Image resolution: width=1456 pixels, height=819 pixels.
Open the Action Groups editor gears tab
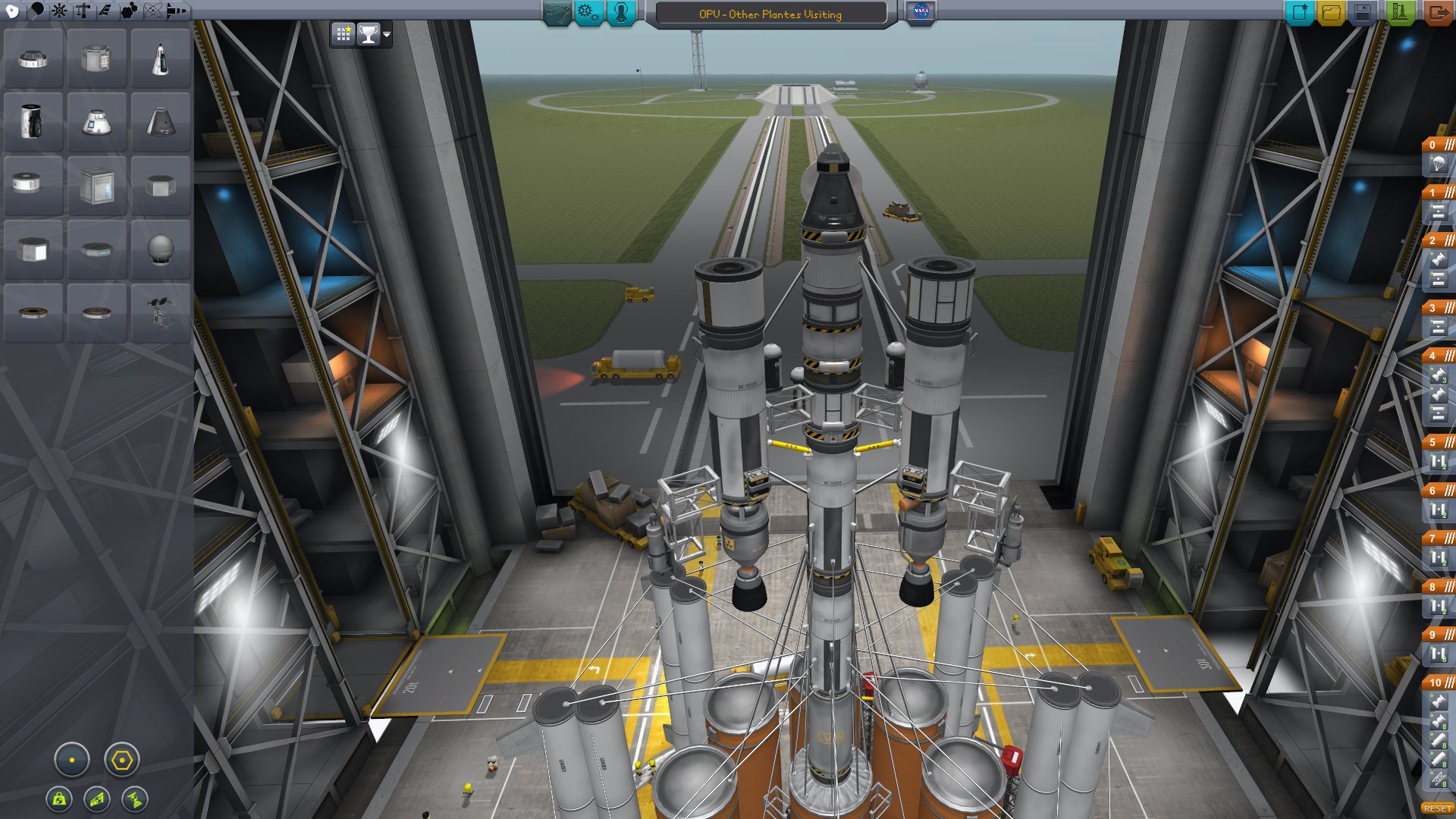pyautogui.click(x=588, y=13)
